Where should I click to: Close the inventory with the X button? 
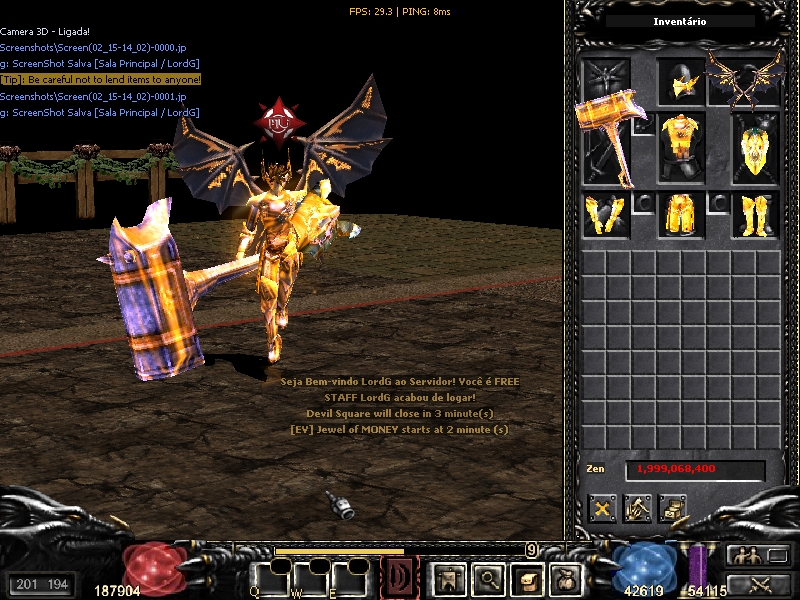[x=603, y=508]
